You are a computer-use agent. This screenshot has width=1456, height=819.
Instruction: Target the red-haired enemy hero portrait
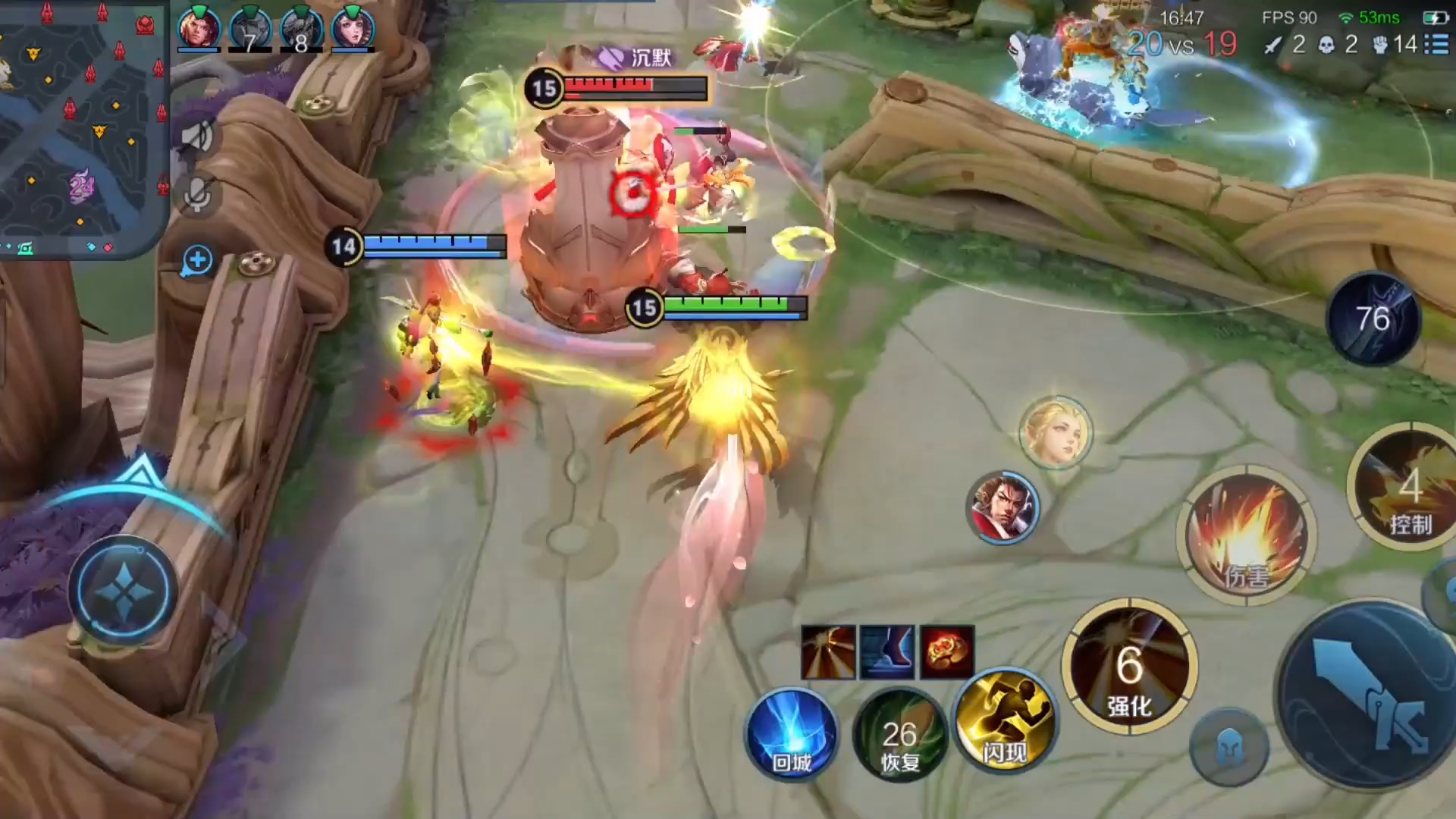[1005, 507]
